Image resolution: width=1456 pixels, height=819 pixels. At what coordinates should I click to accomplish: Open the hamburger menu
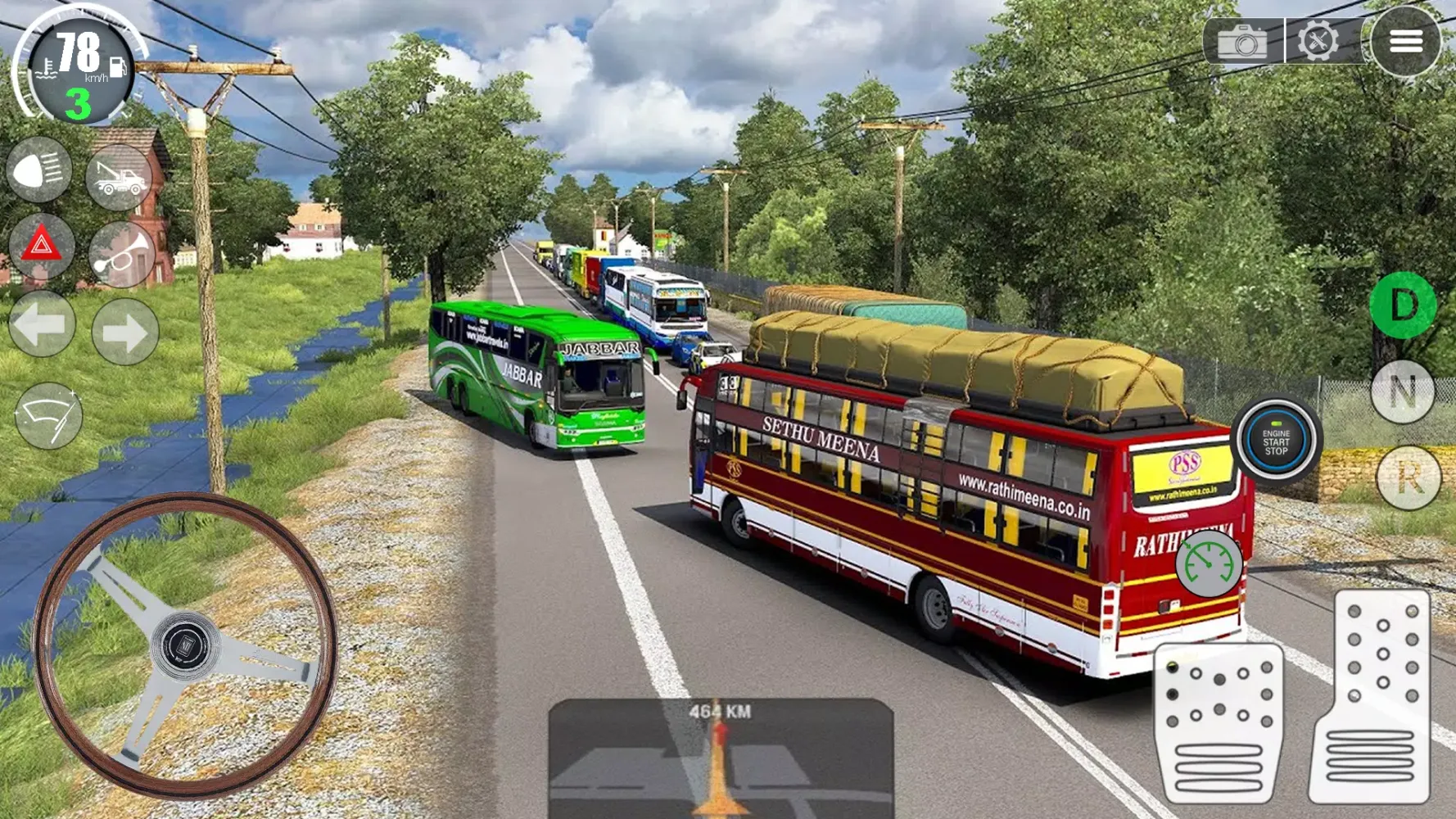[1406, 40]
